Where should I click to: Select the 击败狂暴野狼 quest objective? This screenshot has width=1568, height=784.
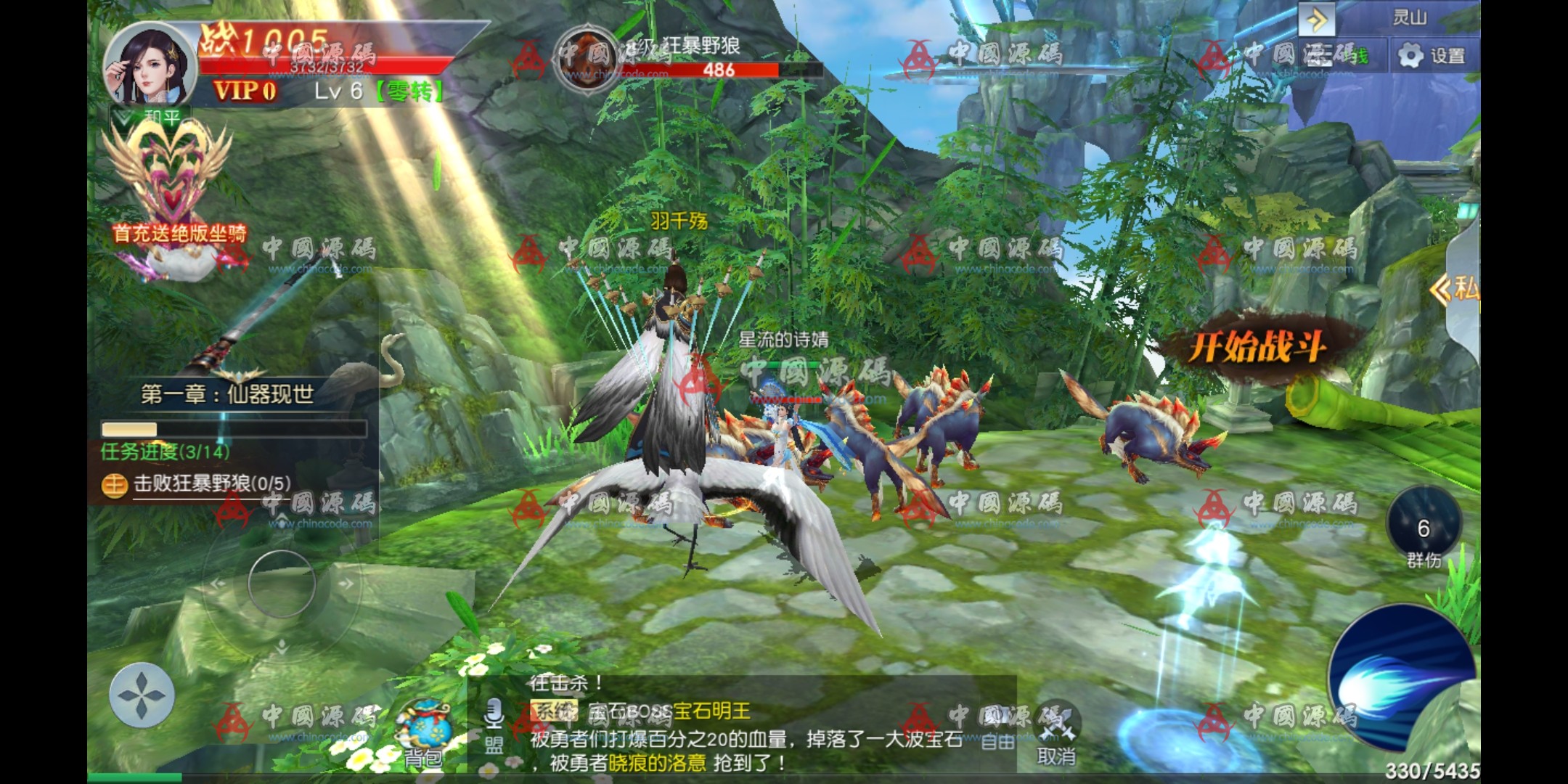pos(211,484)
